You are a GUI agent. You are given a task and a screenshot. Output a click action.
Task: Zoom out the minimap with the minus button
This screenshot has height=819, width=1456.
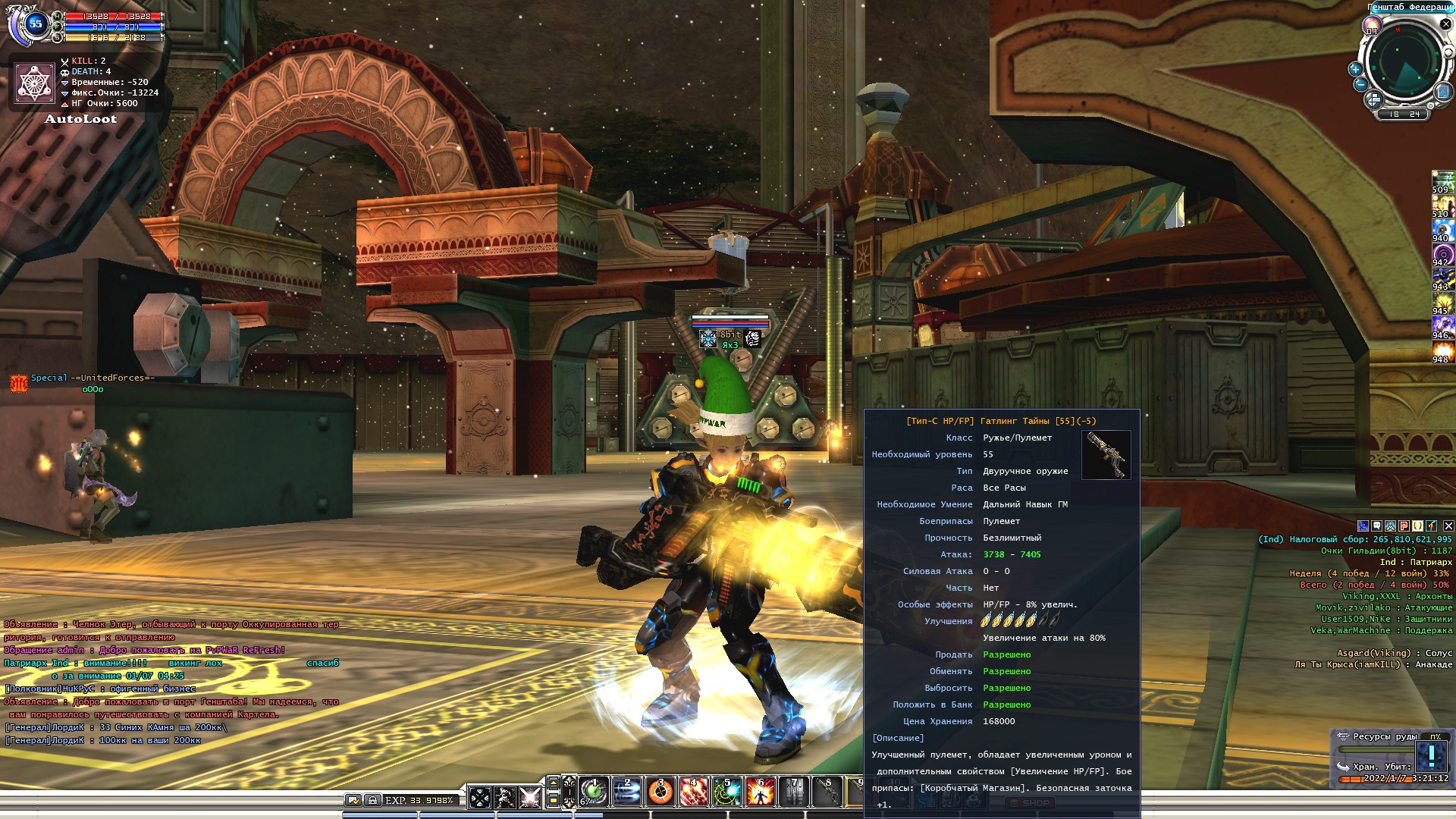[1360, 85]
